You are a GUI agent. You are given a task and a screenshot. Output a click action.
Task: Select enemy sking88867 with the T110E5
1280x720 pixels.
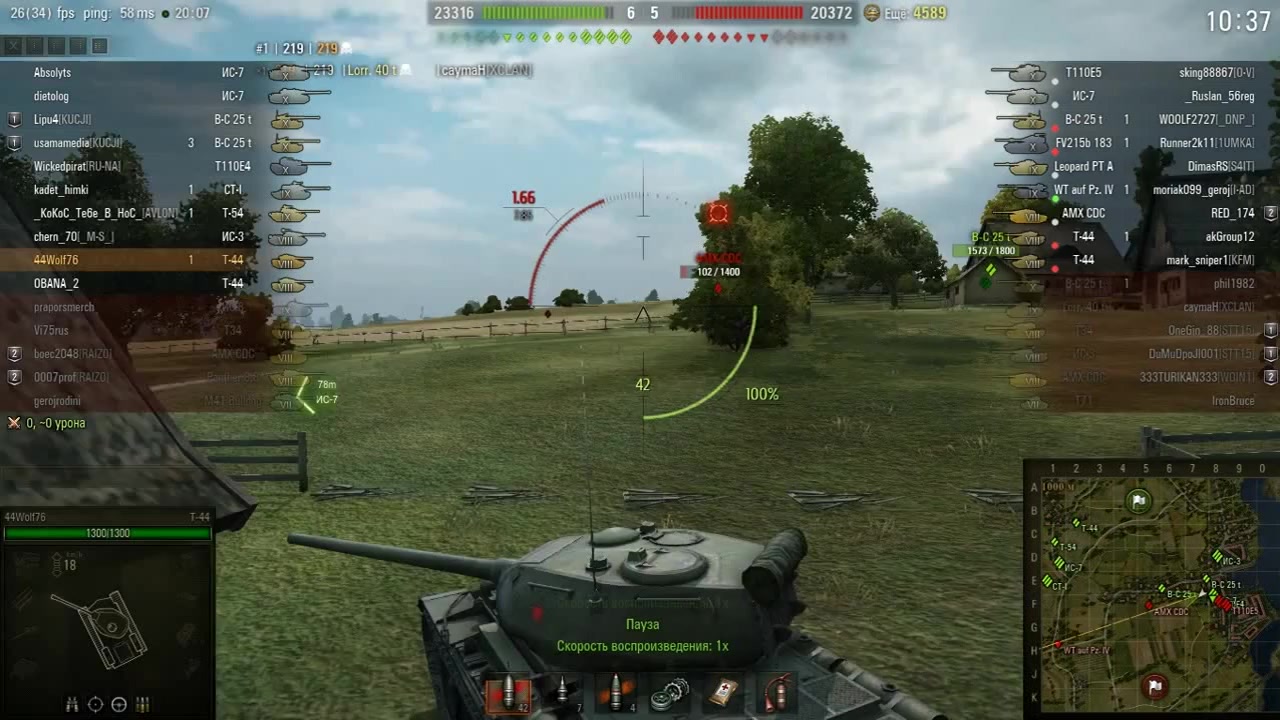coord(1216,73)
